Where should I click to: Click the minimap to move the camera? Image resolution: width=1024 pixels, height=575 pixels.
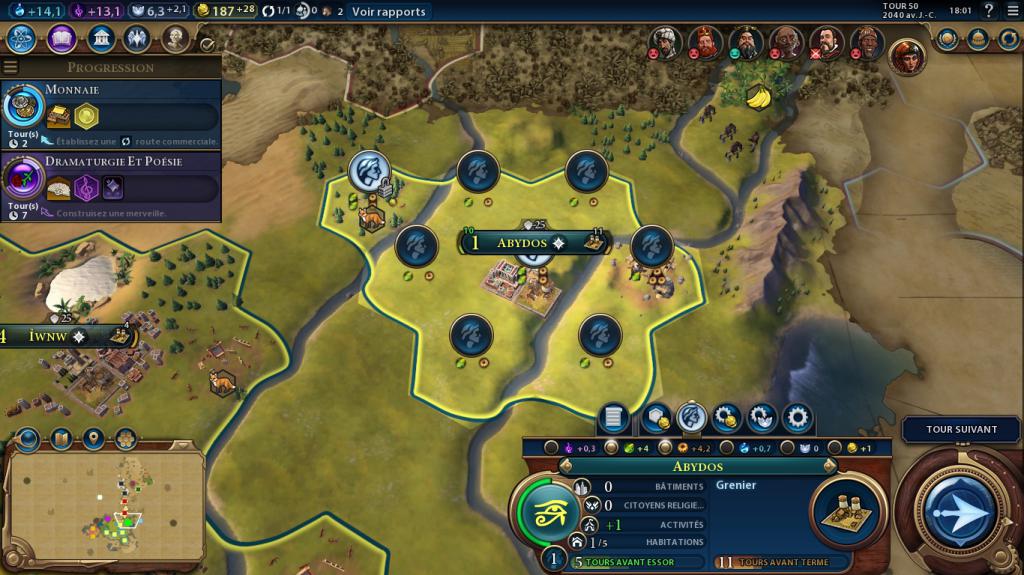[x=105, y=507]
